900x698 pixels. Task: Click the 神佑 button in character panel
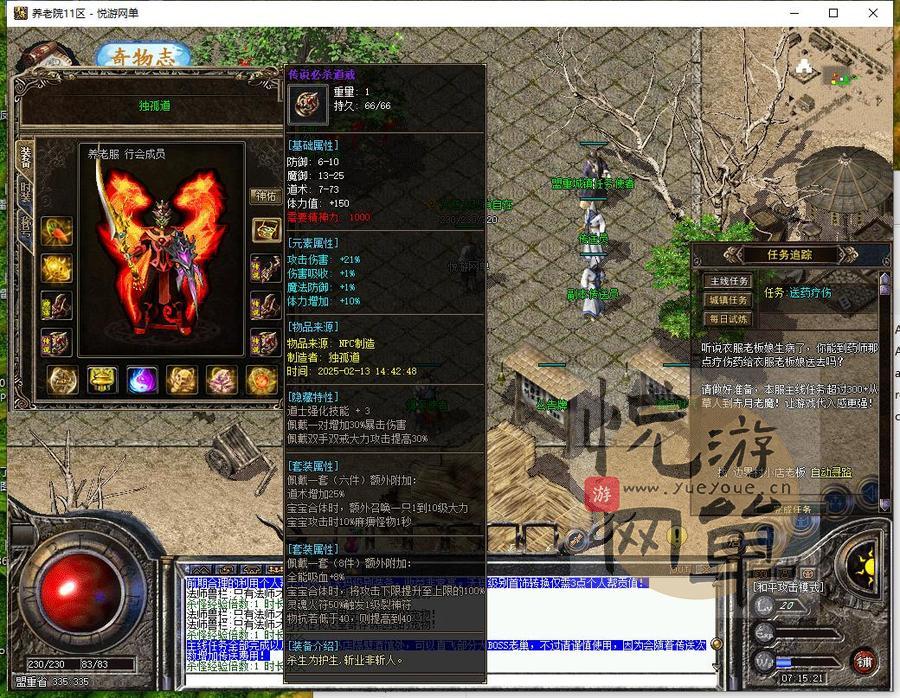(x=264, y=196)
